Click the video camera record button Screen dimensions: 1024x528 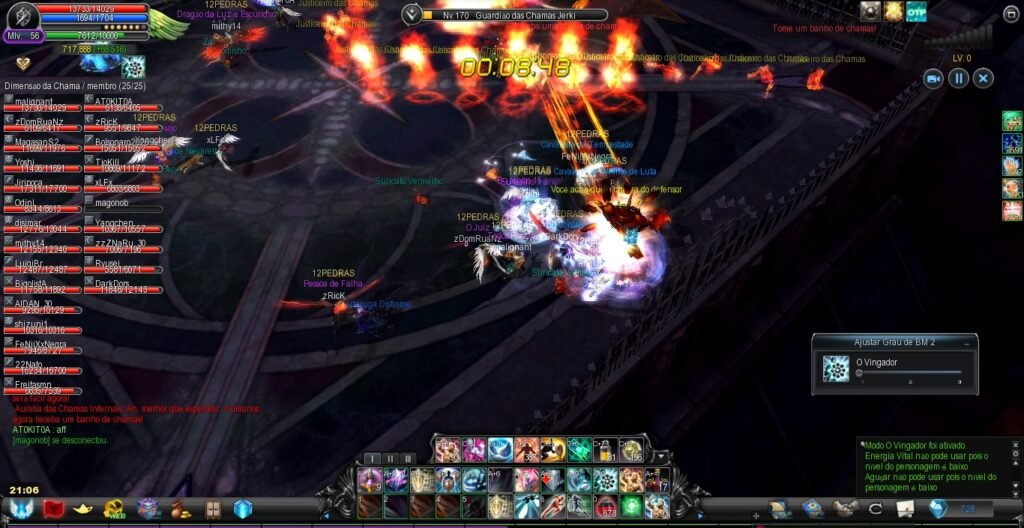(x=934, y=78)
